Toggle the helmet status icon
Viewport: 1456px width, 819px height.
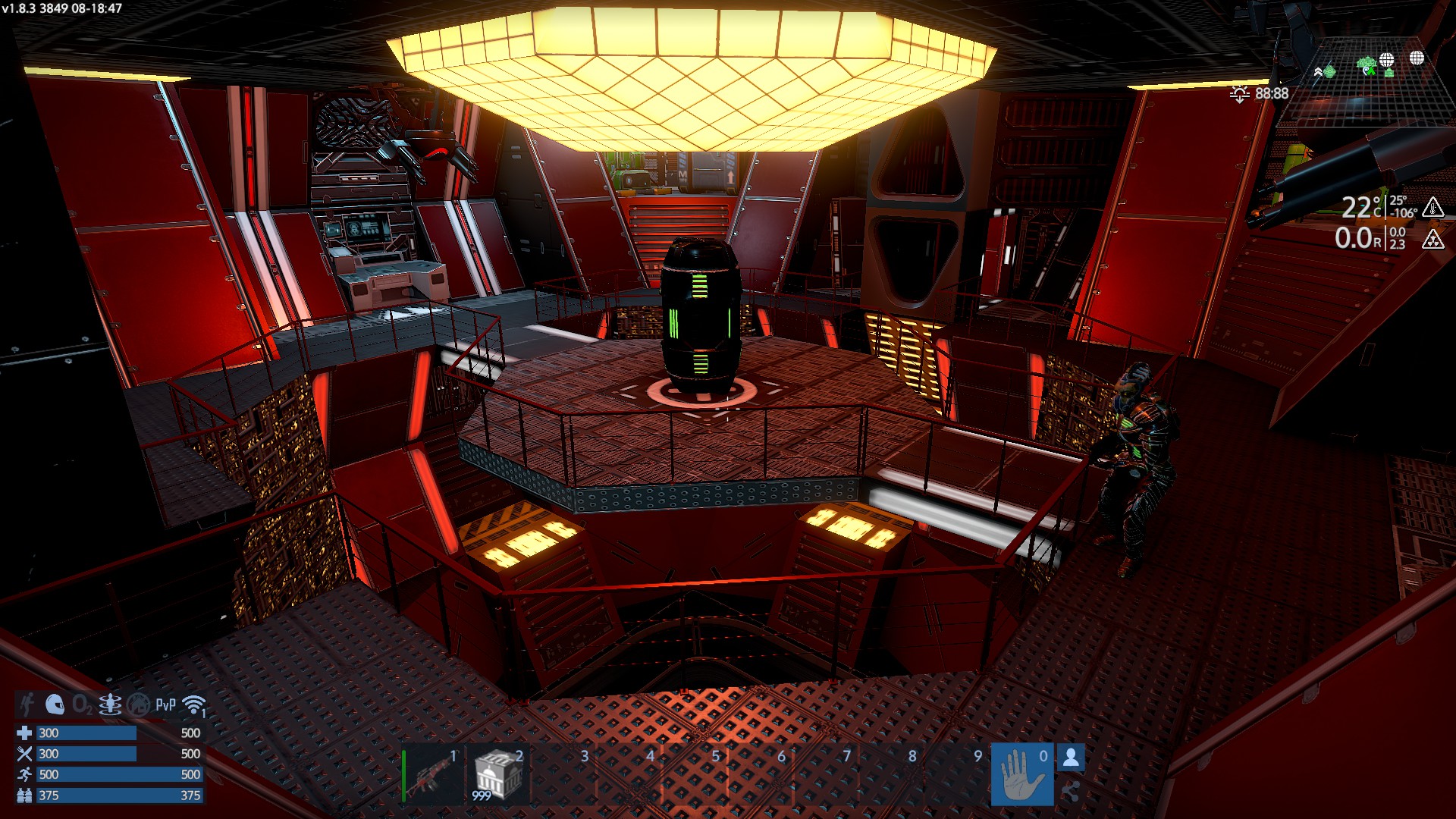click(55, 704)
